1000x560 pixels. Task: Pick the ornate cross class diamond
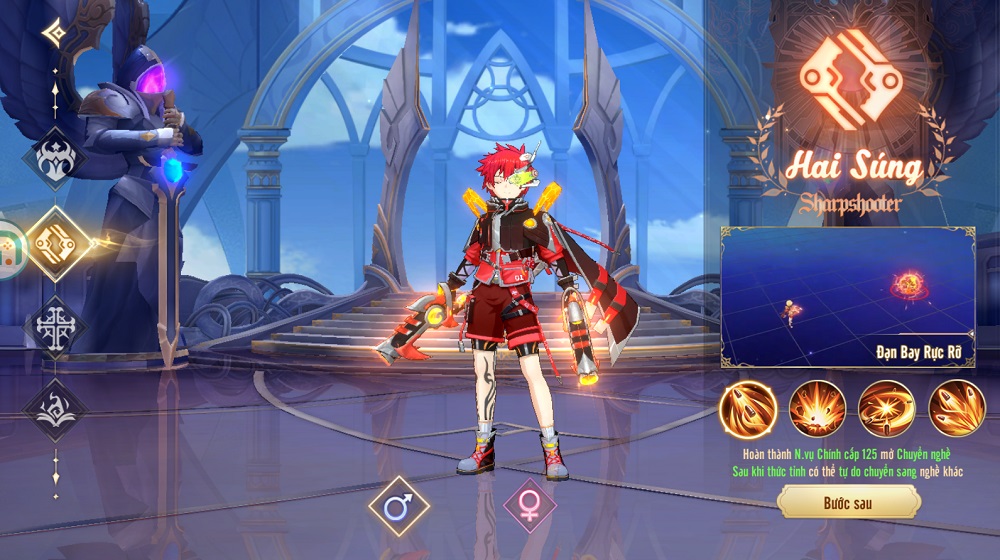click(x=55, y=327)
